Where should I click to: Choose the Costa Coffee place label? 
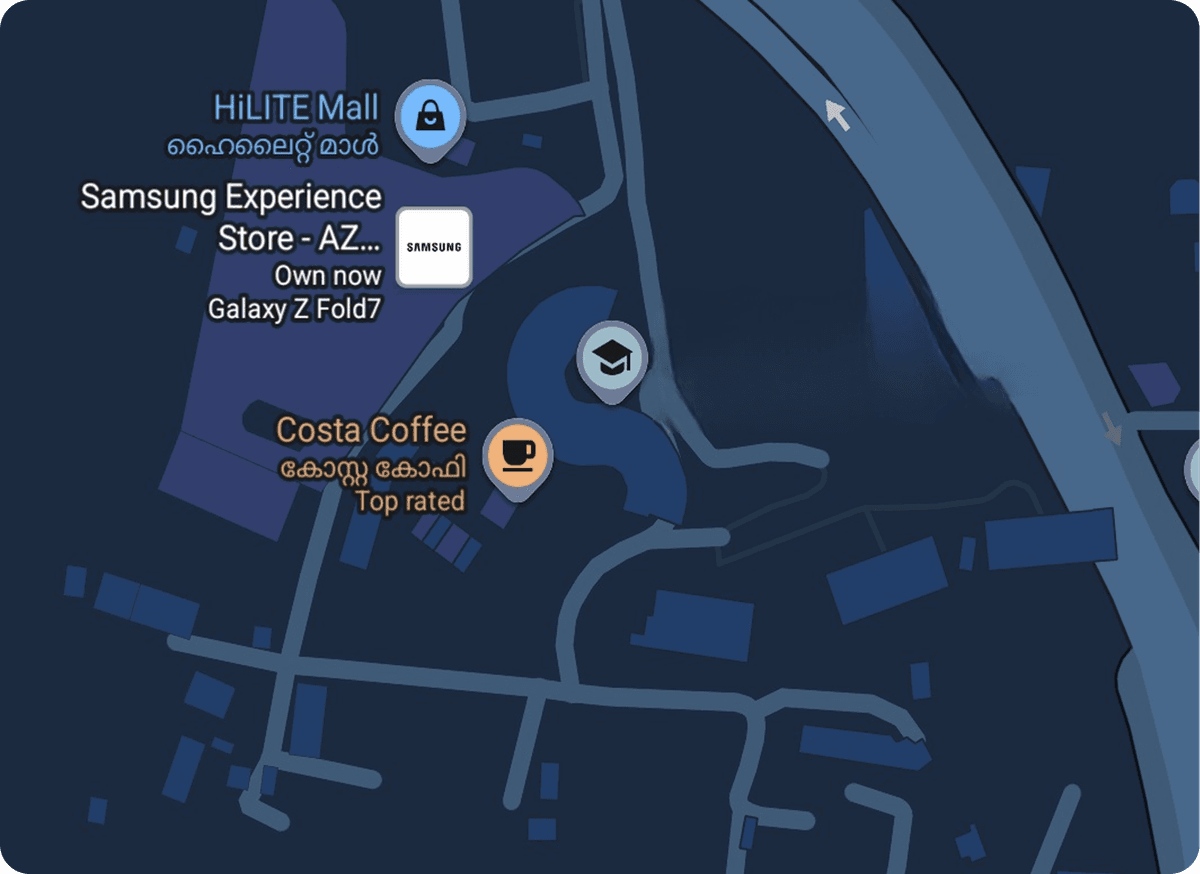point(371,431)
